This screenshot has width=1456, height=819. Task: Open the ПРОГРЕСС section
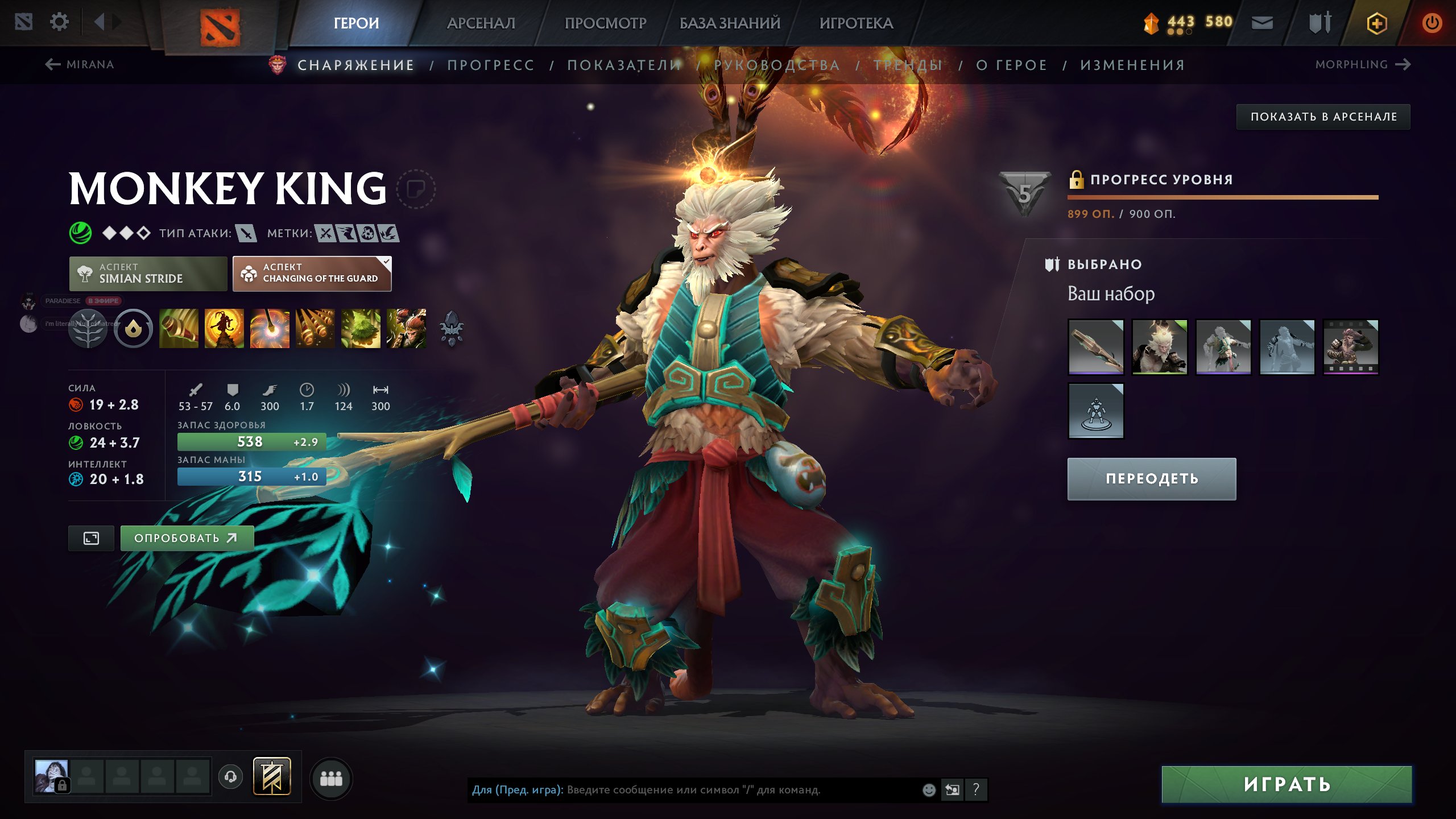click(491, 65)
